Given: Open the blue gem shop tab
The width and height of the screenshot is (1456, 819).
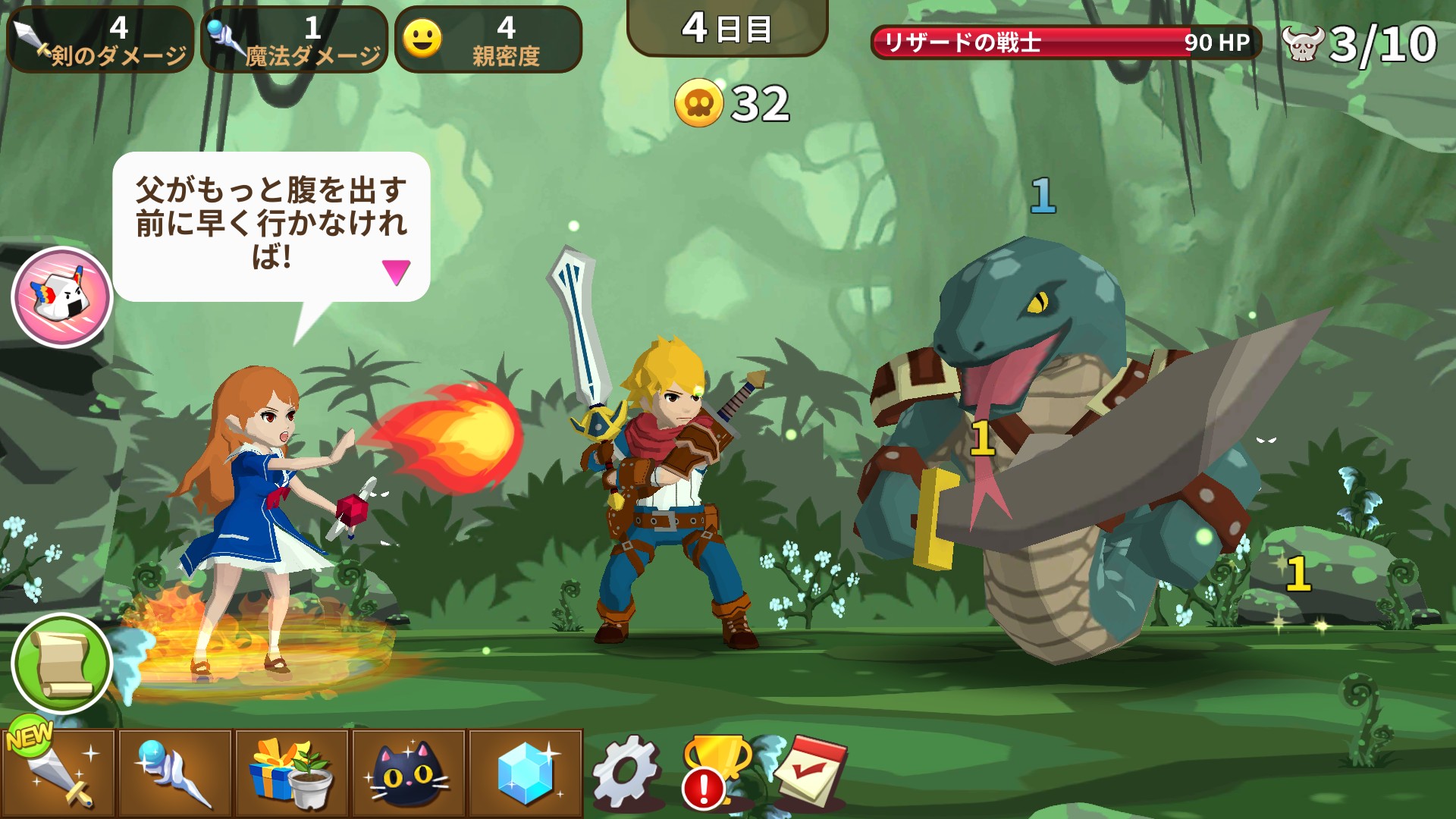Looking at the screenshot, I should point(526,773).
